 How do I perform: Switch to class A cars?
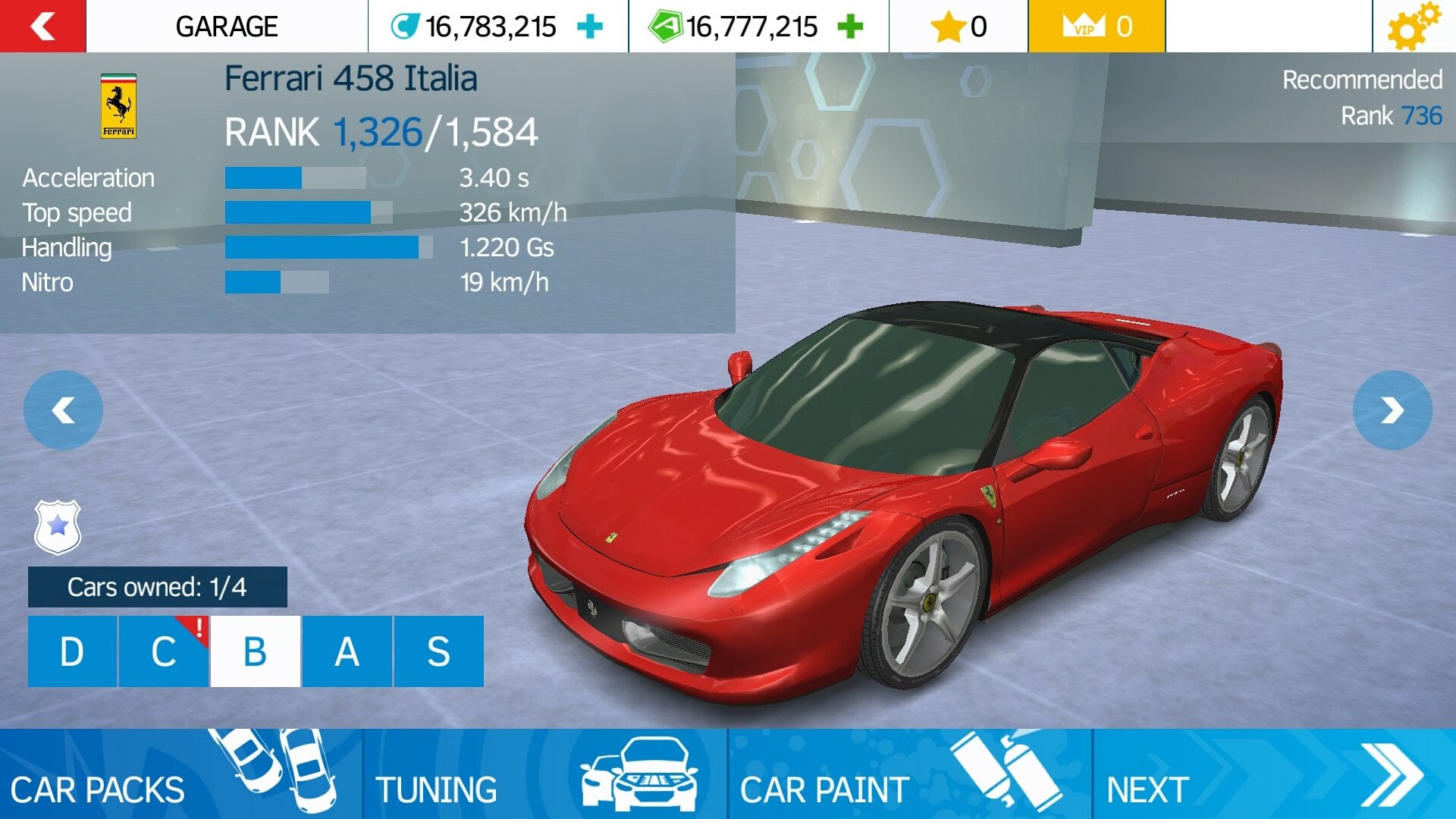(347, 651)
